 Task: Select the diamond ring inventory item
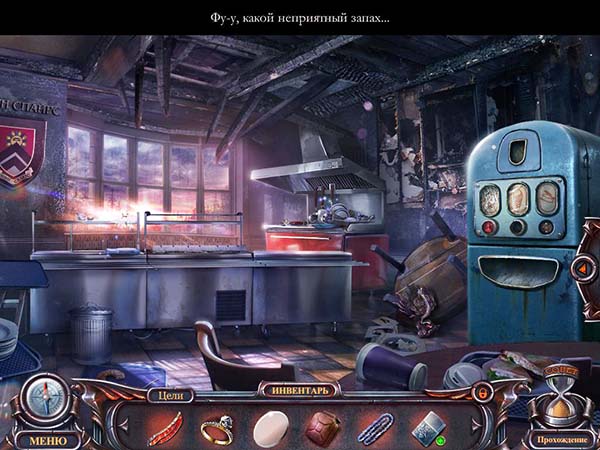pos(217,428)
